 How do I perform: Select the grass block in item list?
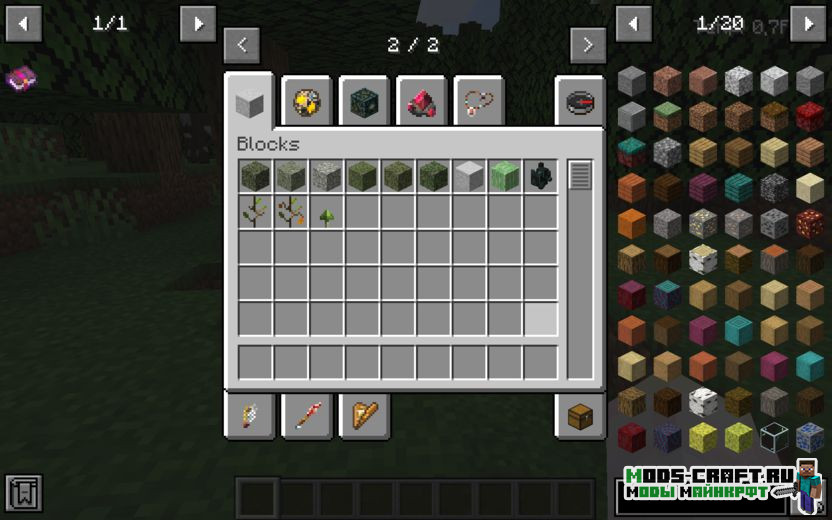tap(668, 117)
